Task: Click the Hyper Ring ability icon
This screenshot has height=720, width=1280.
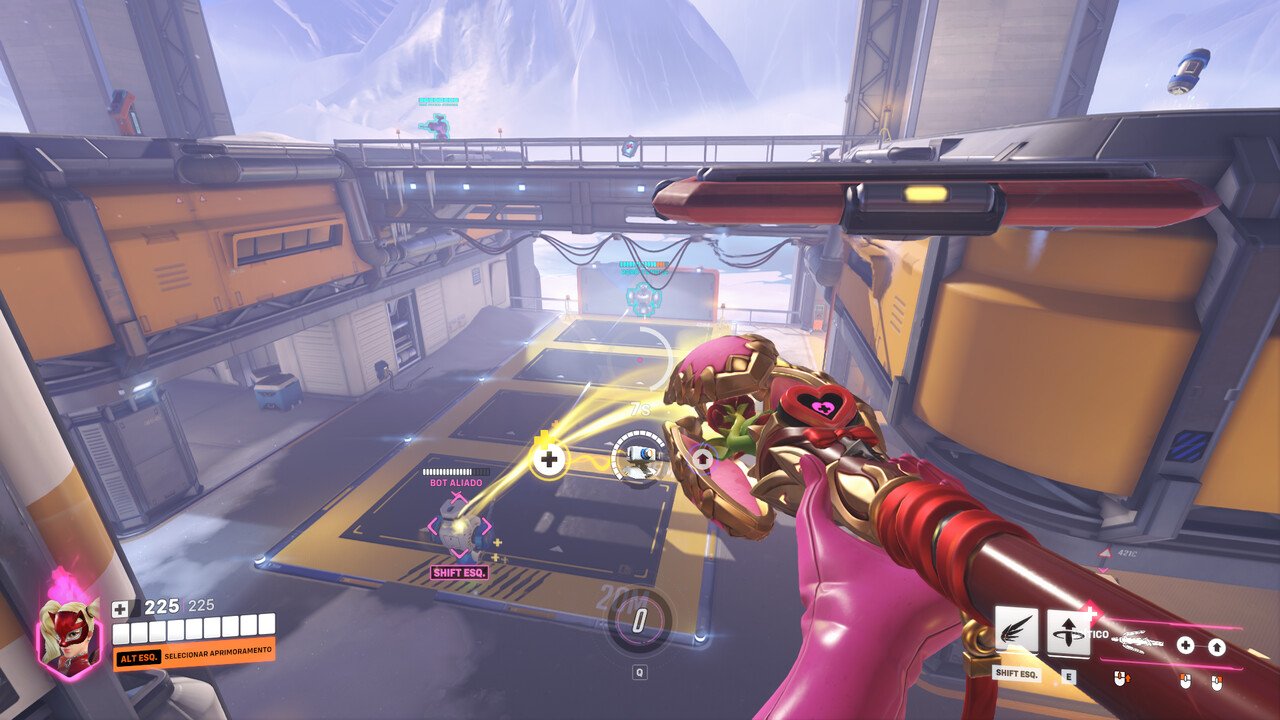Action: pyautogui.click(x=1067, y=633)
